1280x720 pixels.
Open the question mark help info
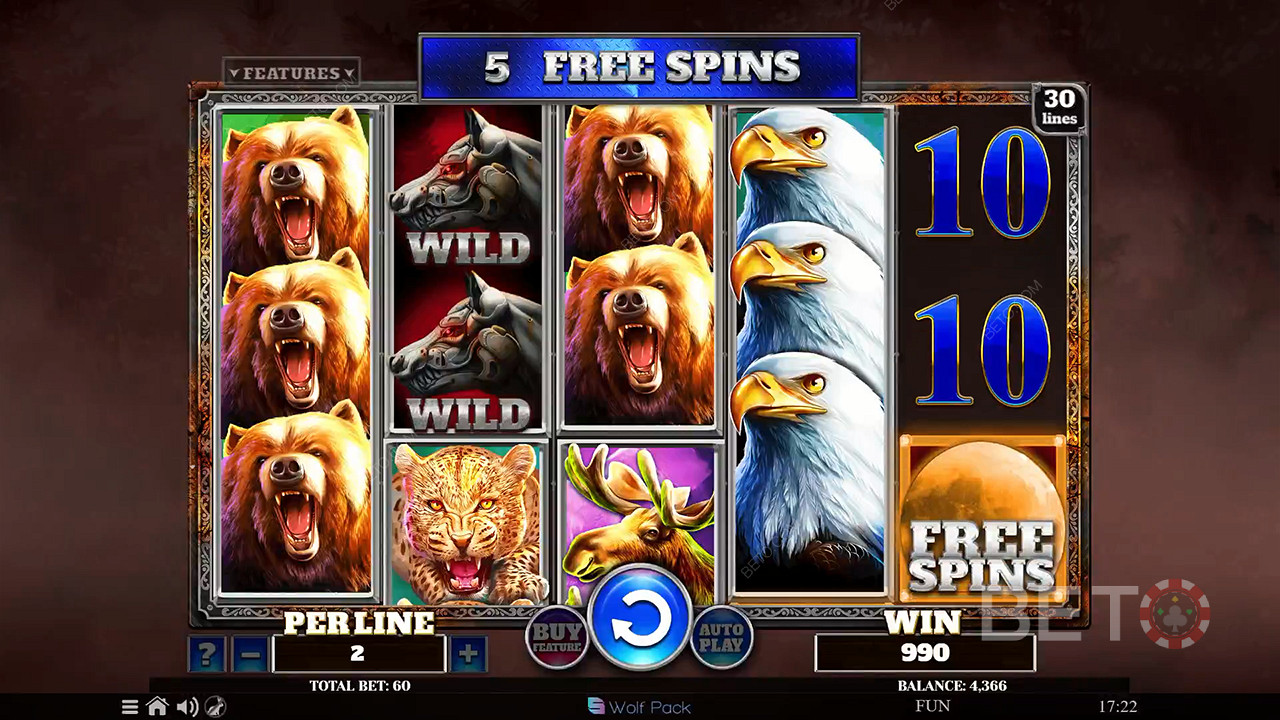tap(206, 655)
